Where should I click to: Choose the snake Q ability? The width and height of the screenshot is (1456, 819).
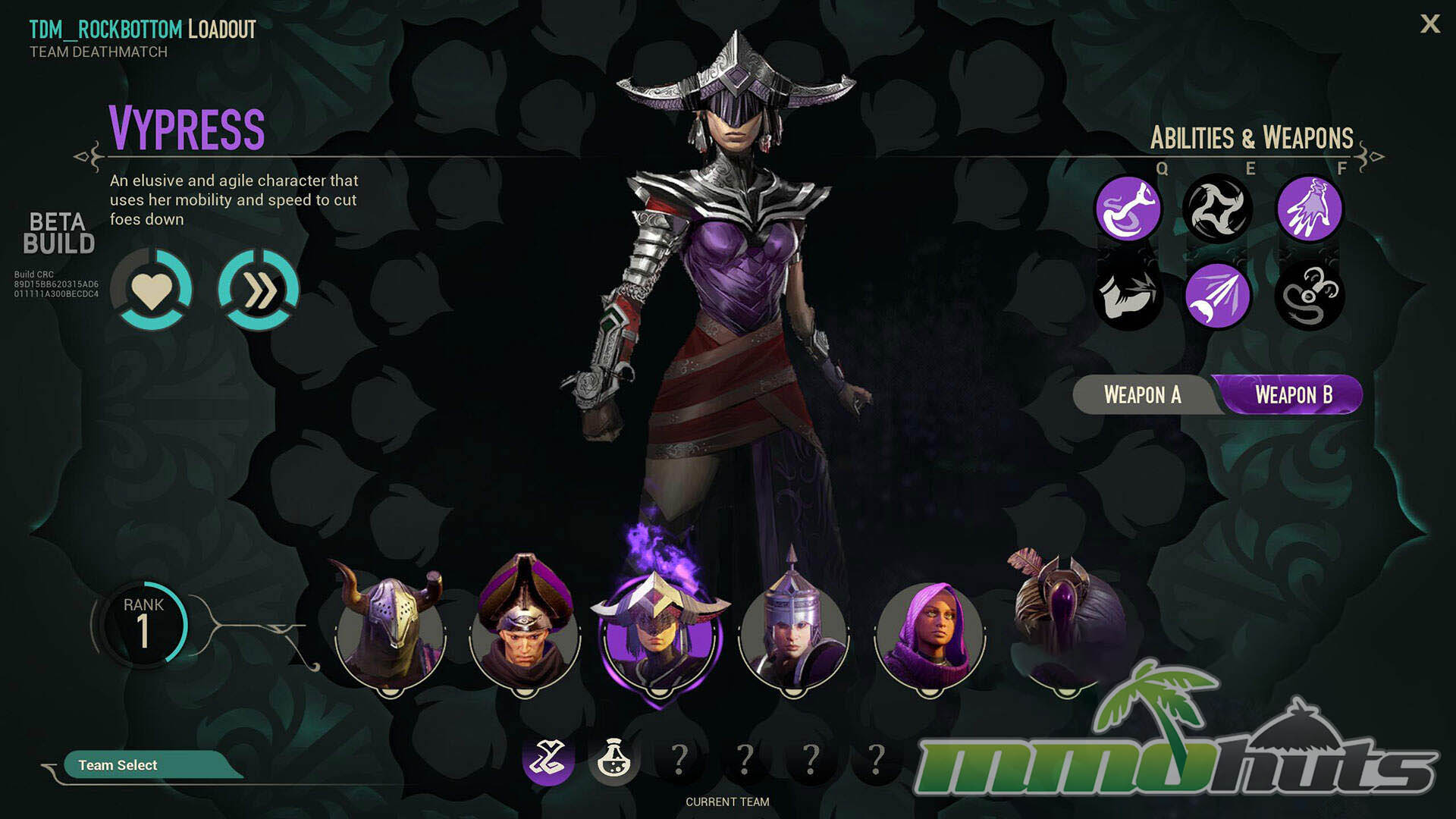point(1128,209)
